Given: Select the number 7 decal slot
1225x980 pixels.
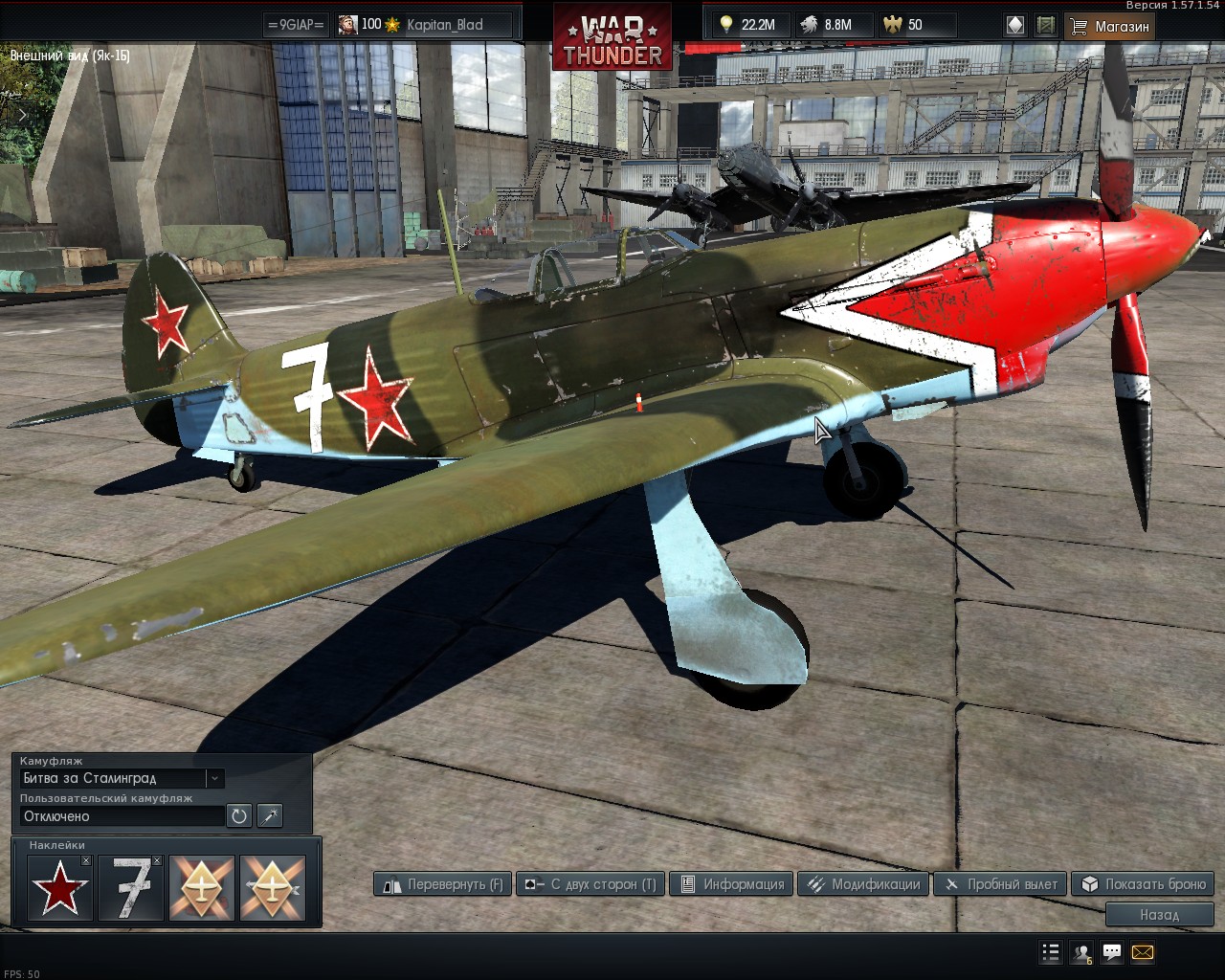Looking at the screenshot, I should (x=130, y=888).
